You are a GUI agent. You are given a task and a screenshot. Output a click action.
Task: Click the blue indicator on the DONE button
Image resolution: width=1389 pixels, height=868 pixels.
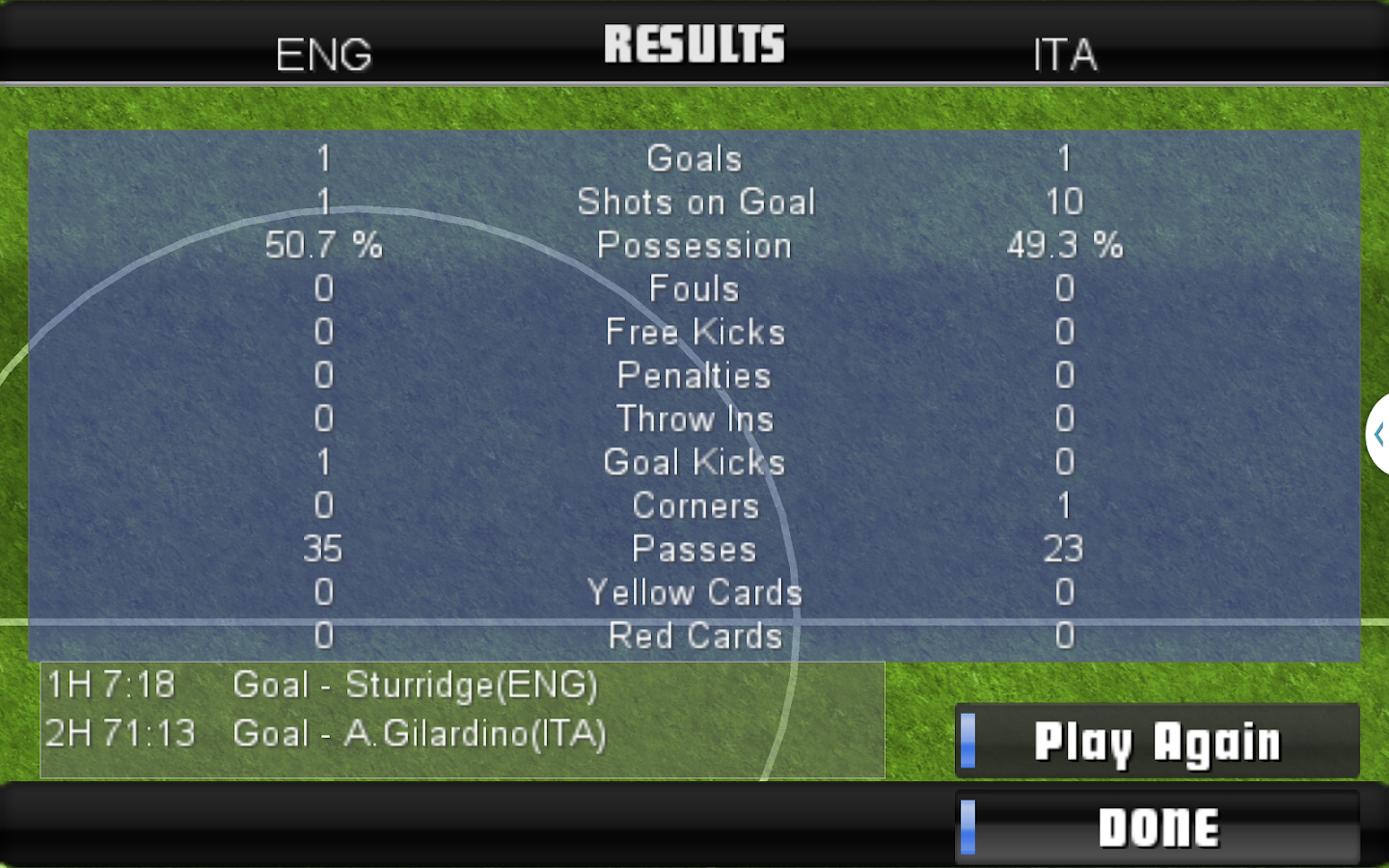968,826
